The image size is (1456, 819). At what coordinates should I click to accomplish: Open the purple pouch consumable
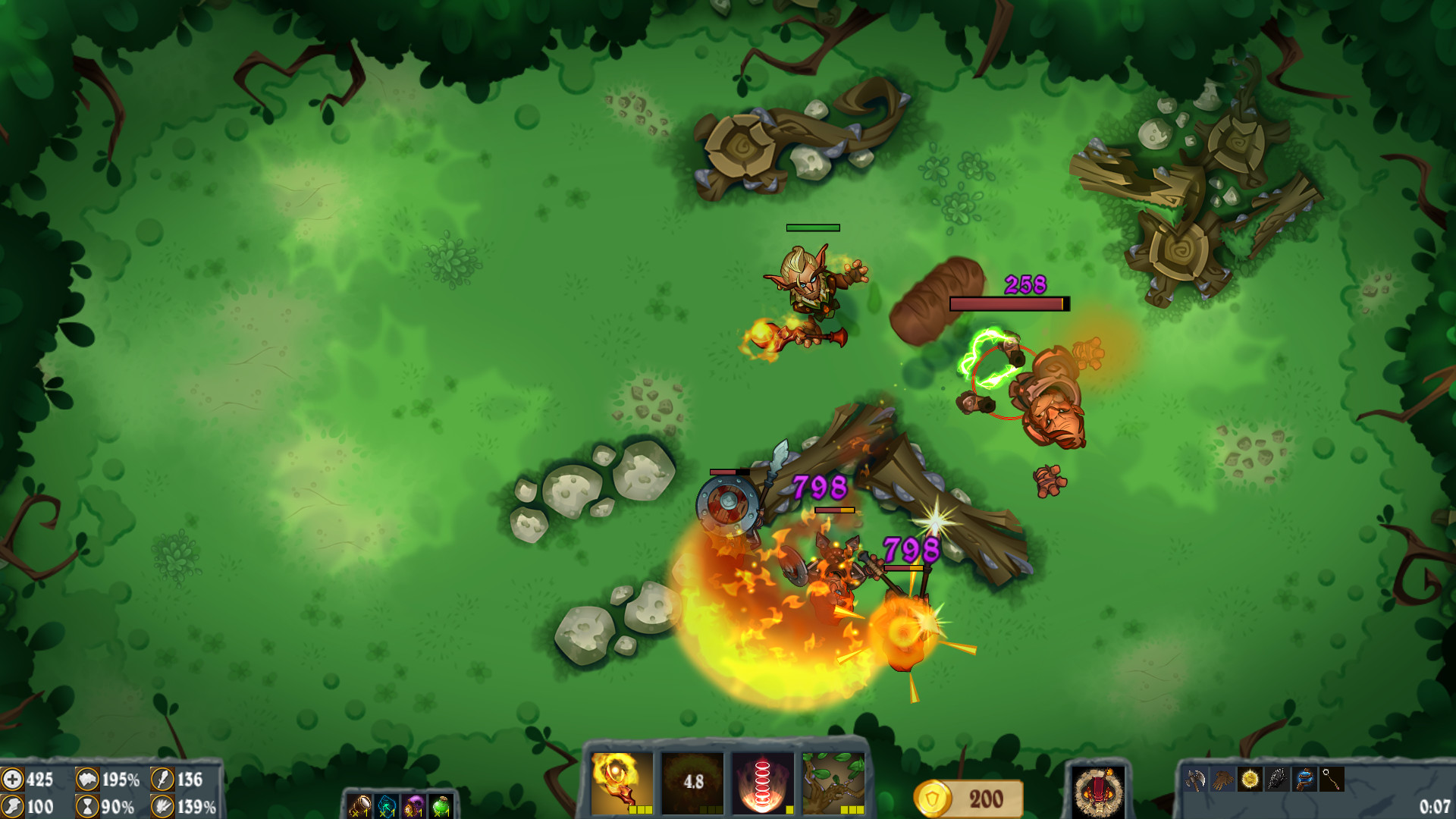[x=412, y=805]
